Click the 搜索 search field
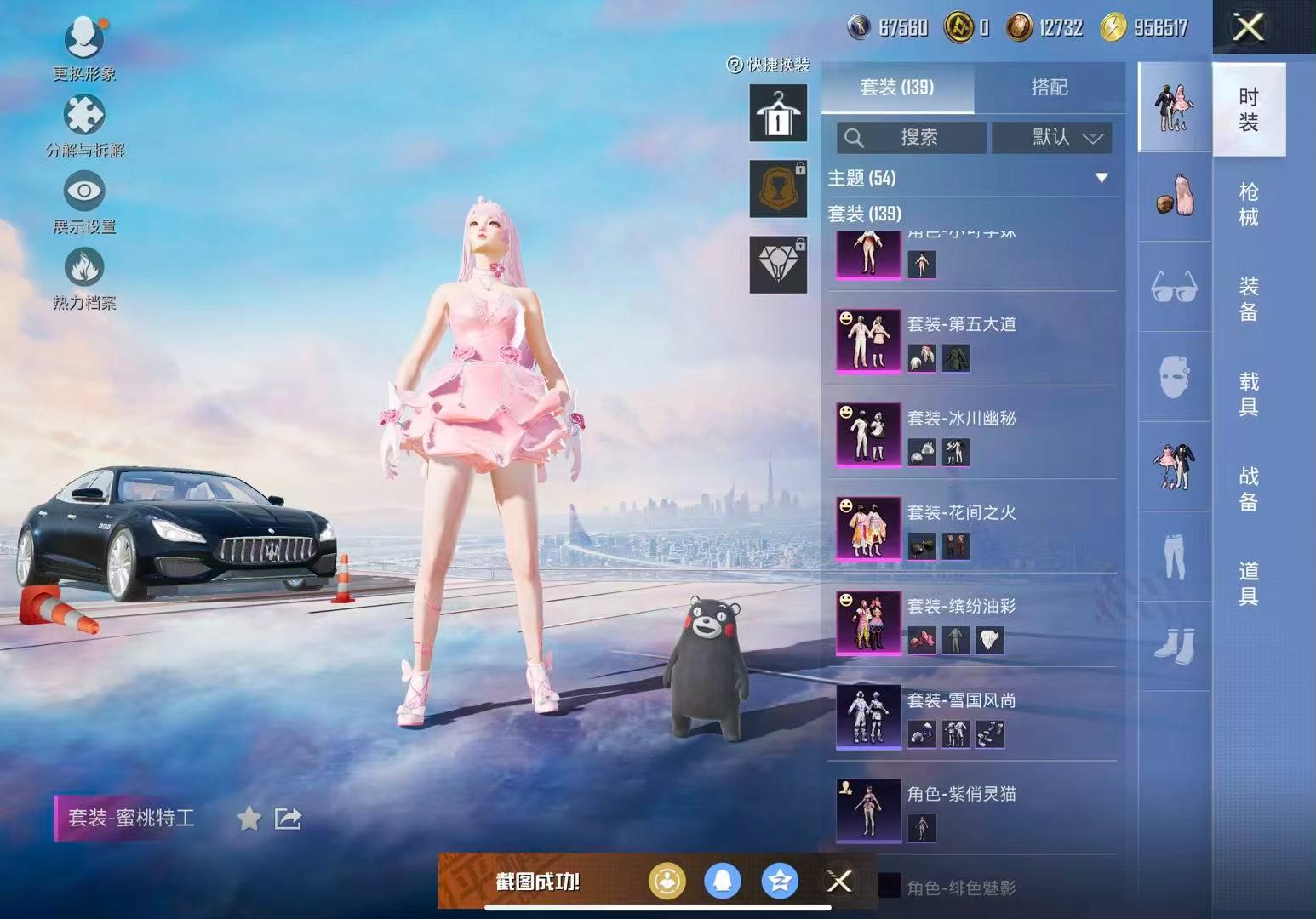This screenshot has width=1316, height=919. (912, 138)
